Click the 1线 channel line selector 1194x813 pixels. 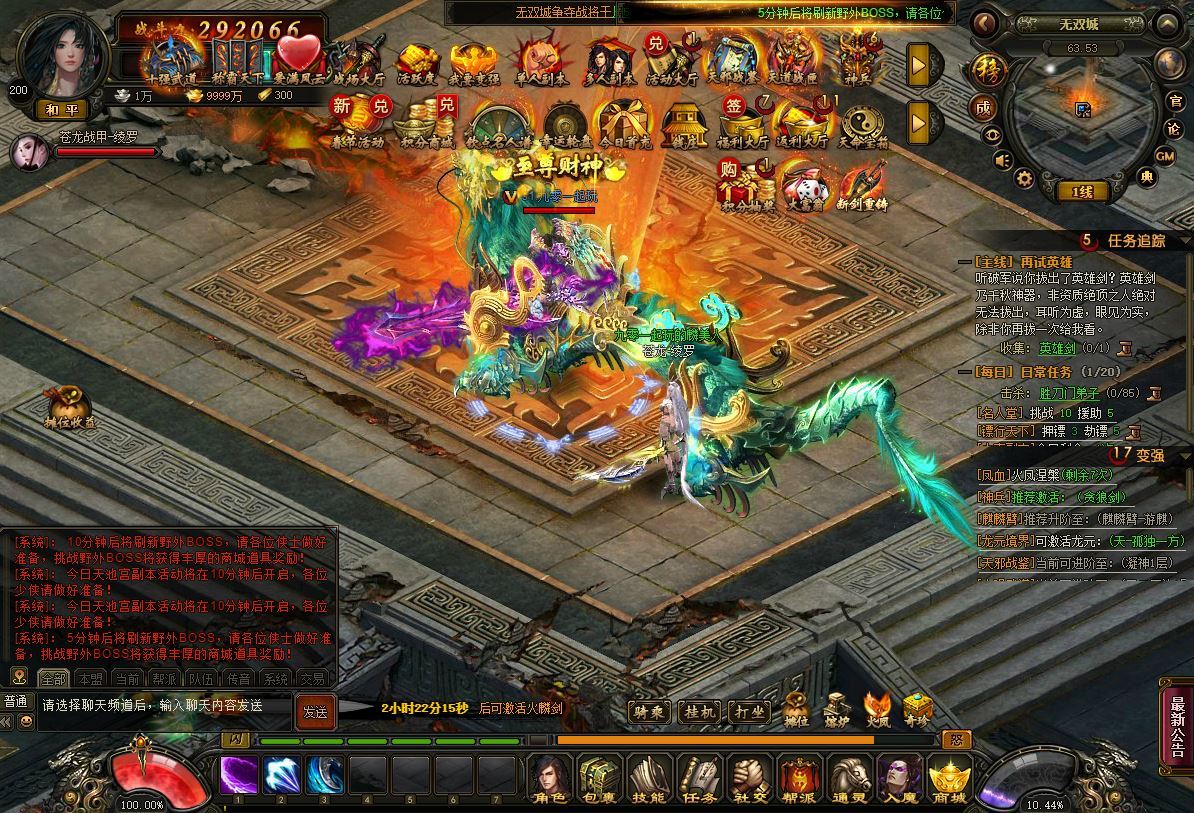coord(1082,191)
